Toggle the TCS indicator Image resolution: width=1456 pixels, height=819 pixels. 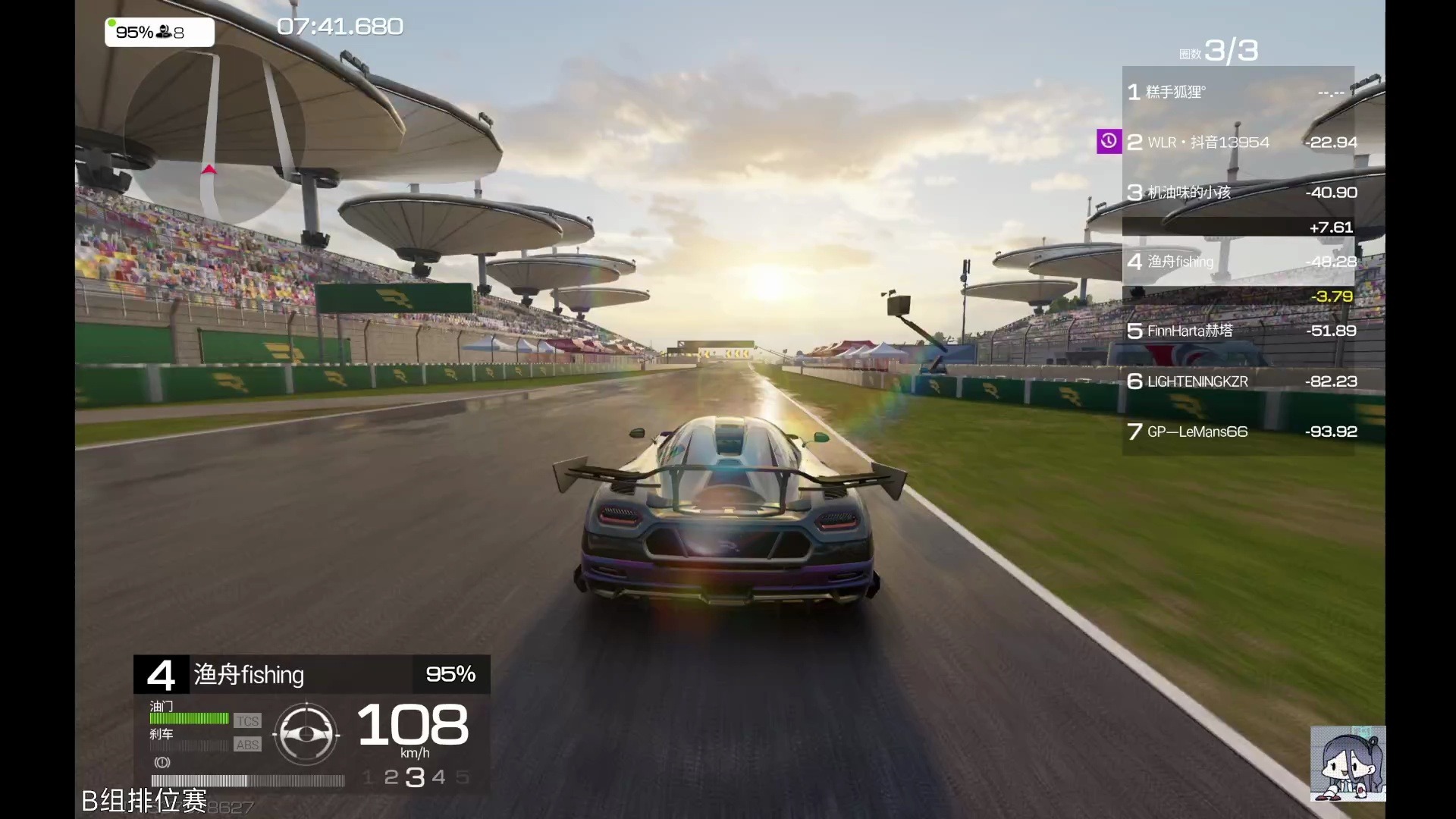coord(247,721)
